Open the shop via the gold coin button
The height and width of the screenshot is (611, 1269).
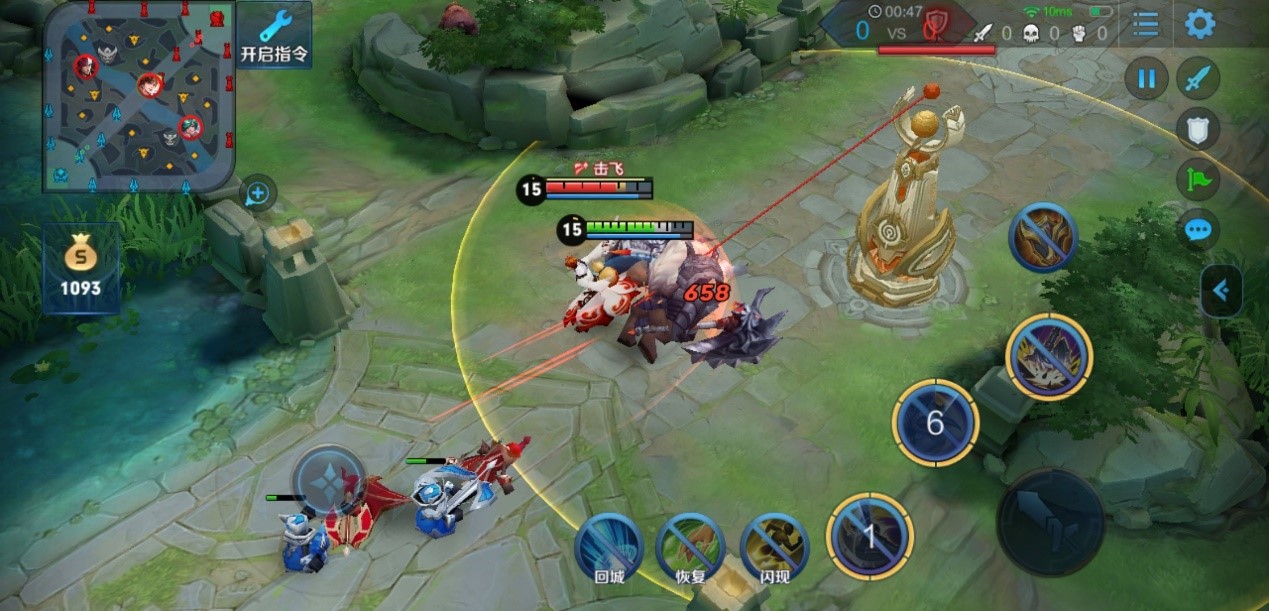(81, 269)
